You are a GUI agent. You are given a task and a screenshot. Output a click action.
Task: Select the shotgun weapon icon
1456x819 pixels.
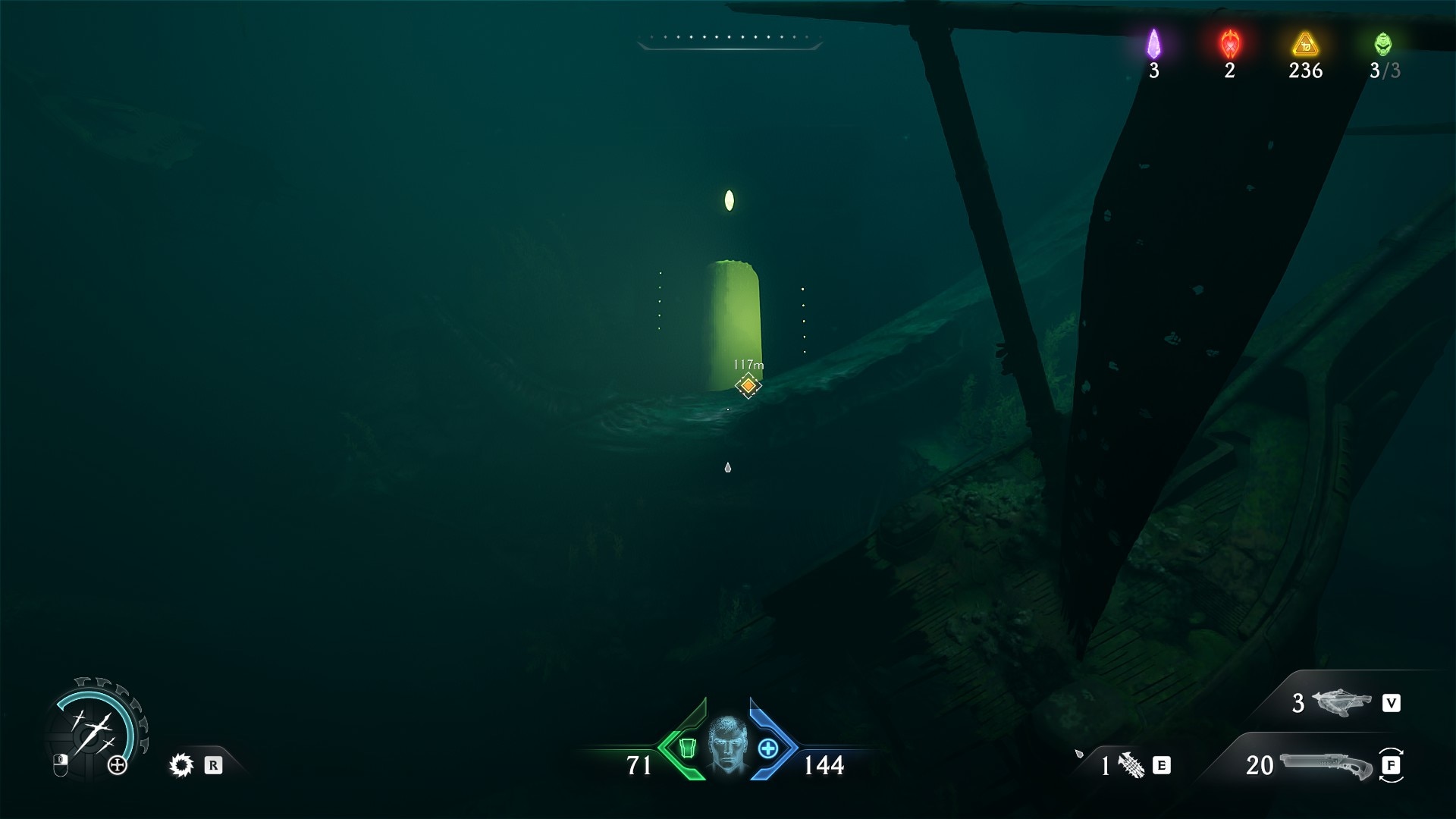[x=1325, y=764]
